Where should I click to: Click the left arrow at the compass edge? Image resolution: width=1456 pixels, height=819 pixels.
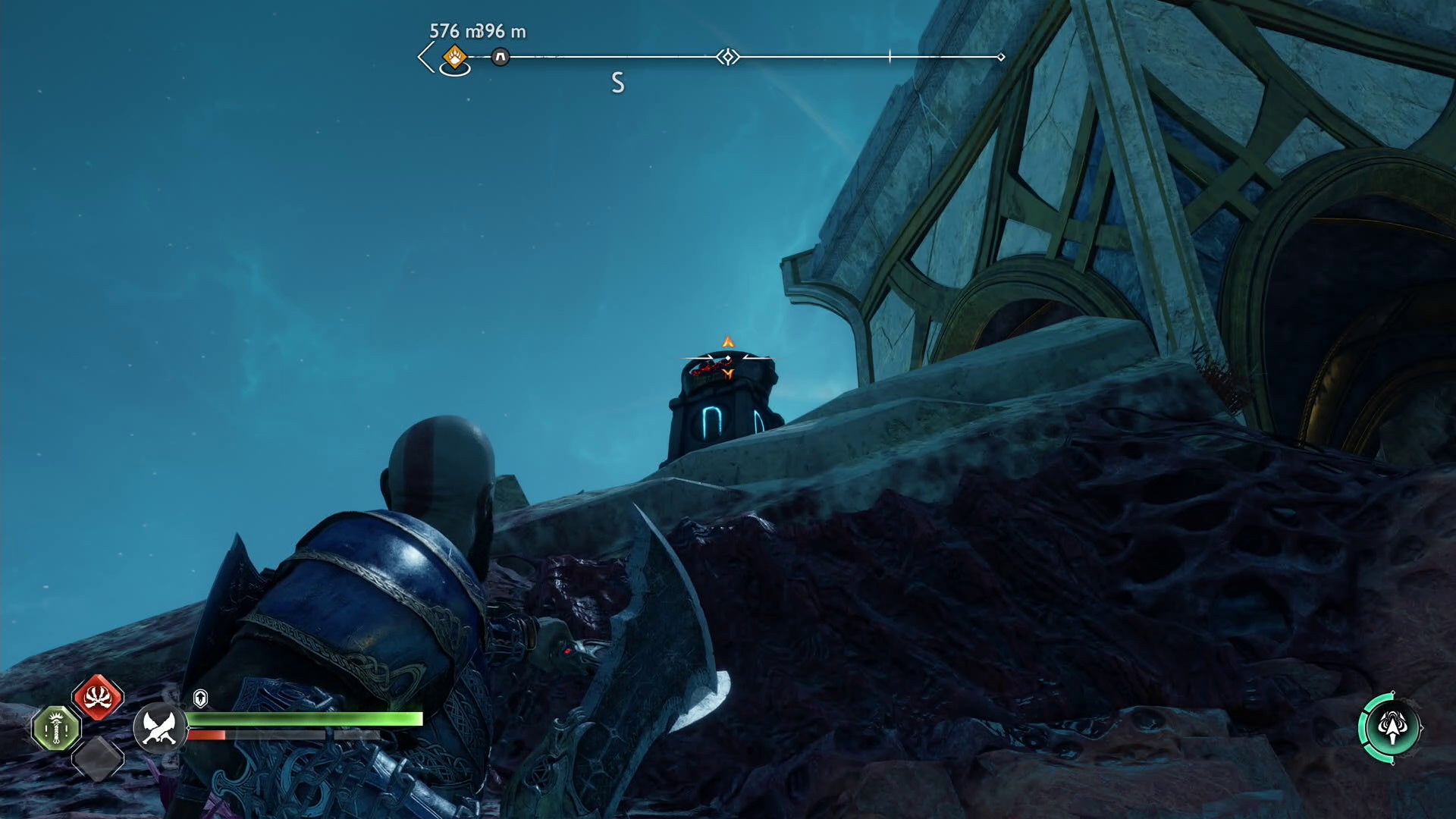click(426, 57)
